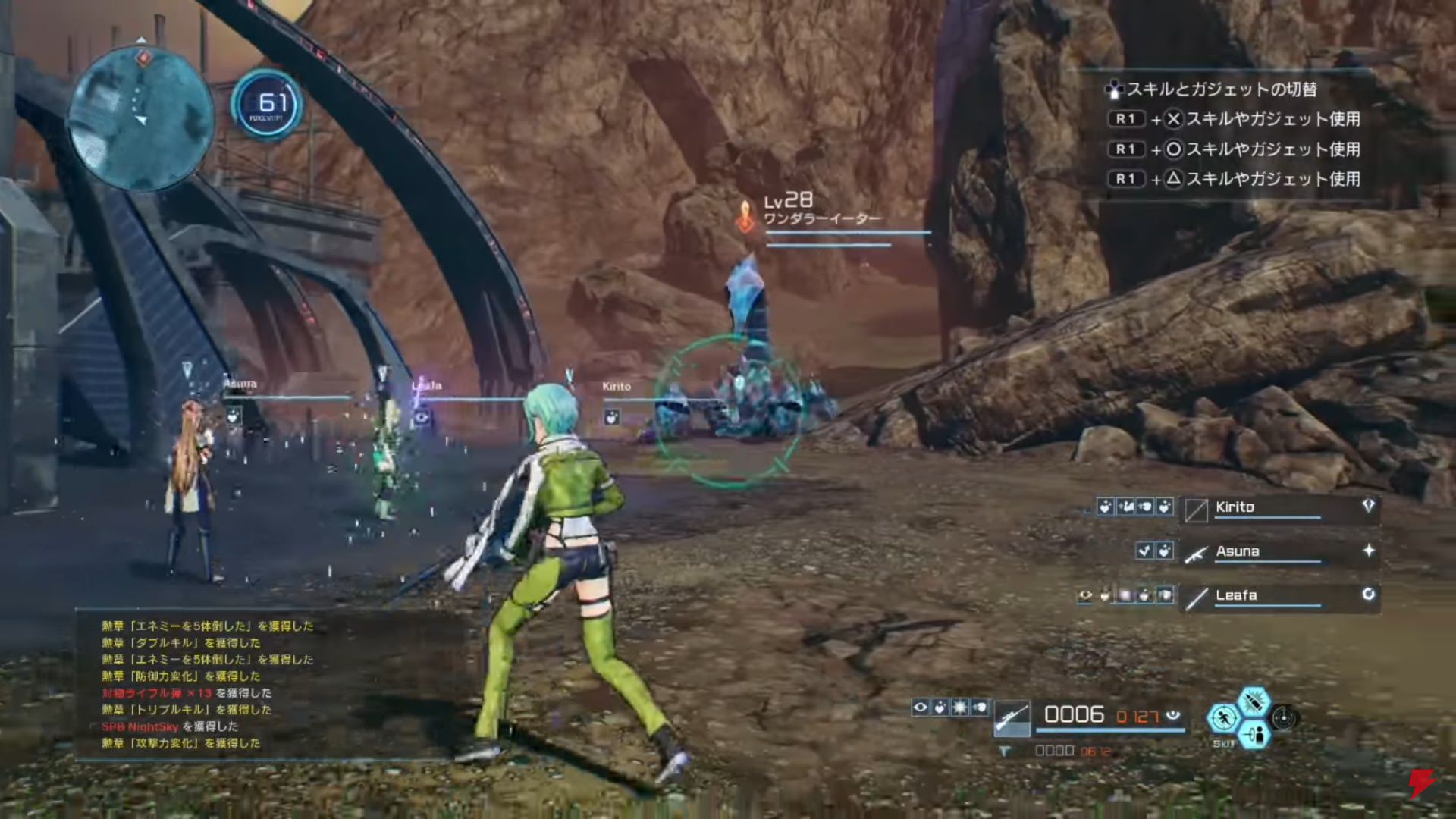Screen dimensions: 1456x819
Task: Activate the running man targeting skill
Action: 1222,717
